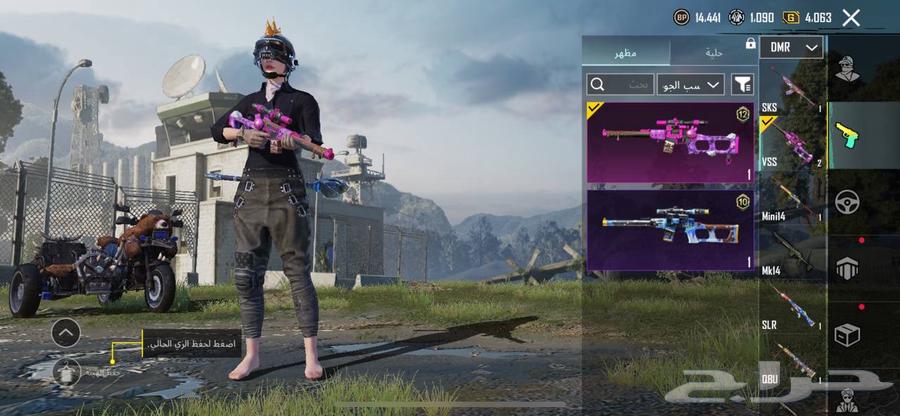Switch to the مظهر tab
Viewport: 900px width, 416px height.
pyautogui.click(x=626, y=52)
